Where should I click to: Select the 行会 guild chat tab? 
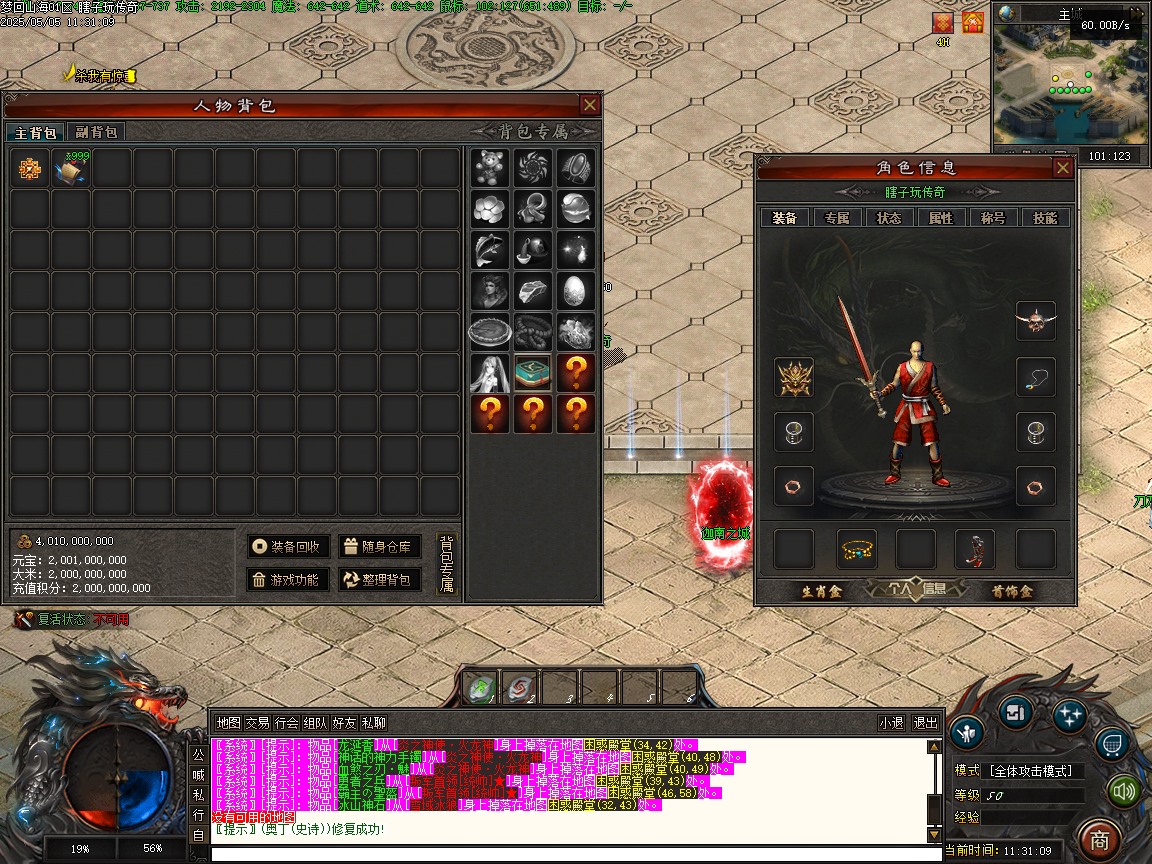(x=287, y=723)
